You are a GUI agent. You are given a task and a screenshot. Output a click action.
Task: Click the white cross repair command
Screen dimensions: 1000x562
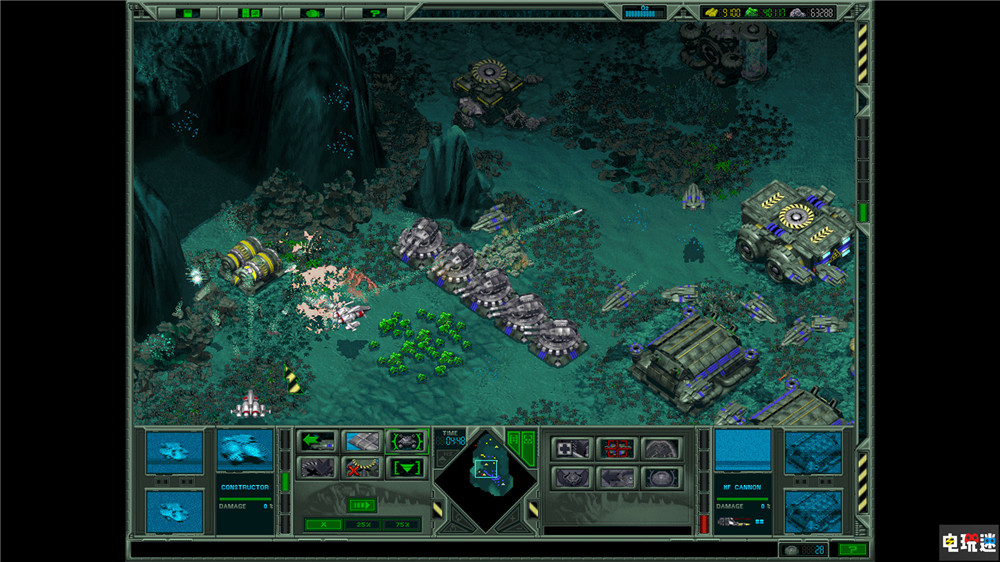tap(573, 448)
